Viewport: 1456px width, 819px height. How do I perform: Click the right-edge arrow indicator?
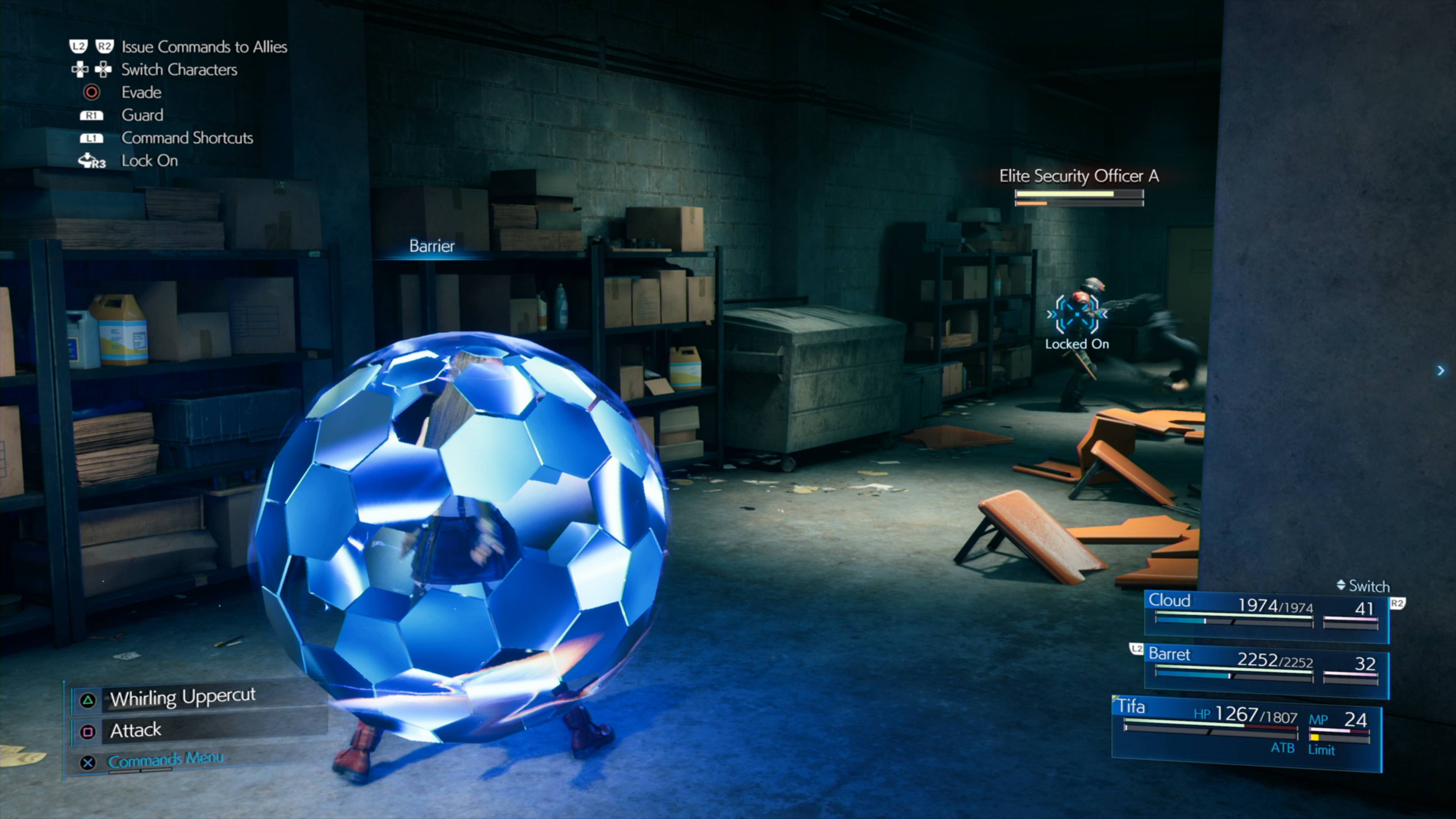click(1441, 371)
